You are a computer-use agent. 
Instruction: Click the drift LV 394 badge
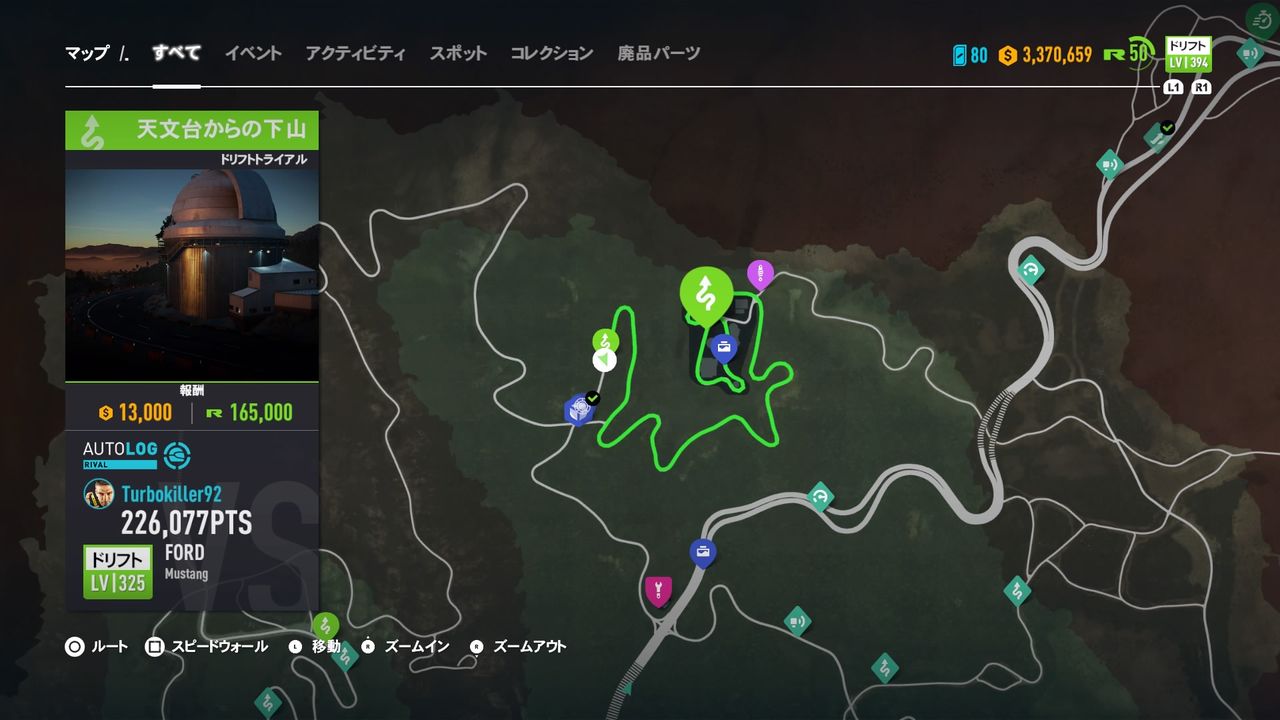(1187, 52)
